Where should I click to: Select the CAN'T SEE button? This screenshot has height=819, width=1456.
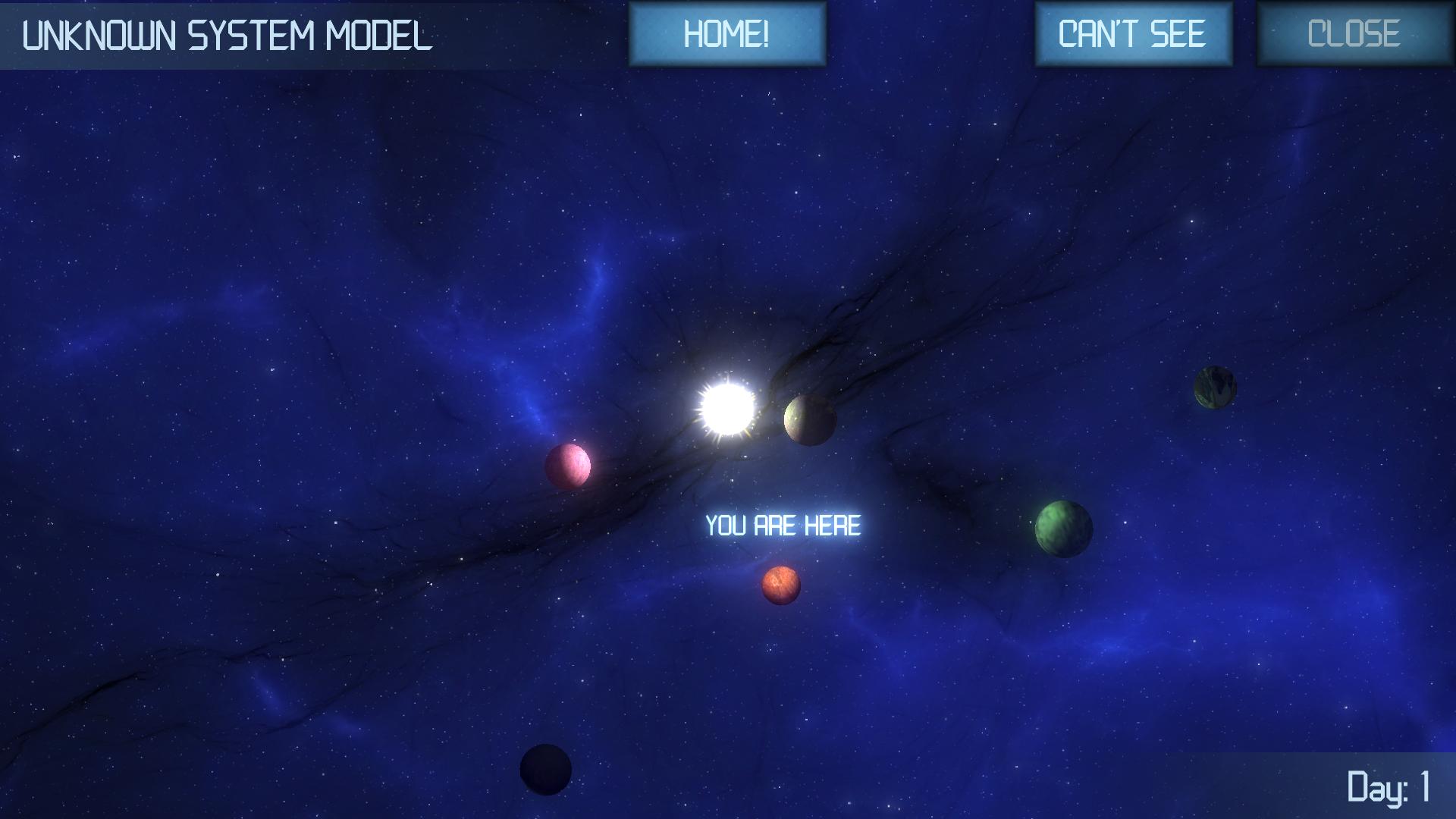(x=1133, y=34)
